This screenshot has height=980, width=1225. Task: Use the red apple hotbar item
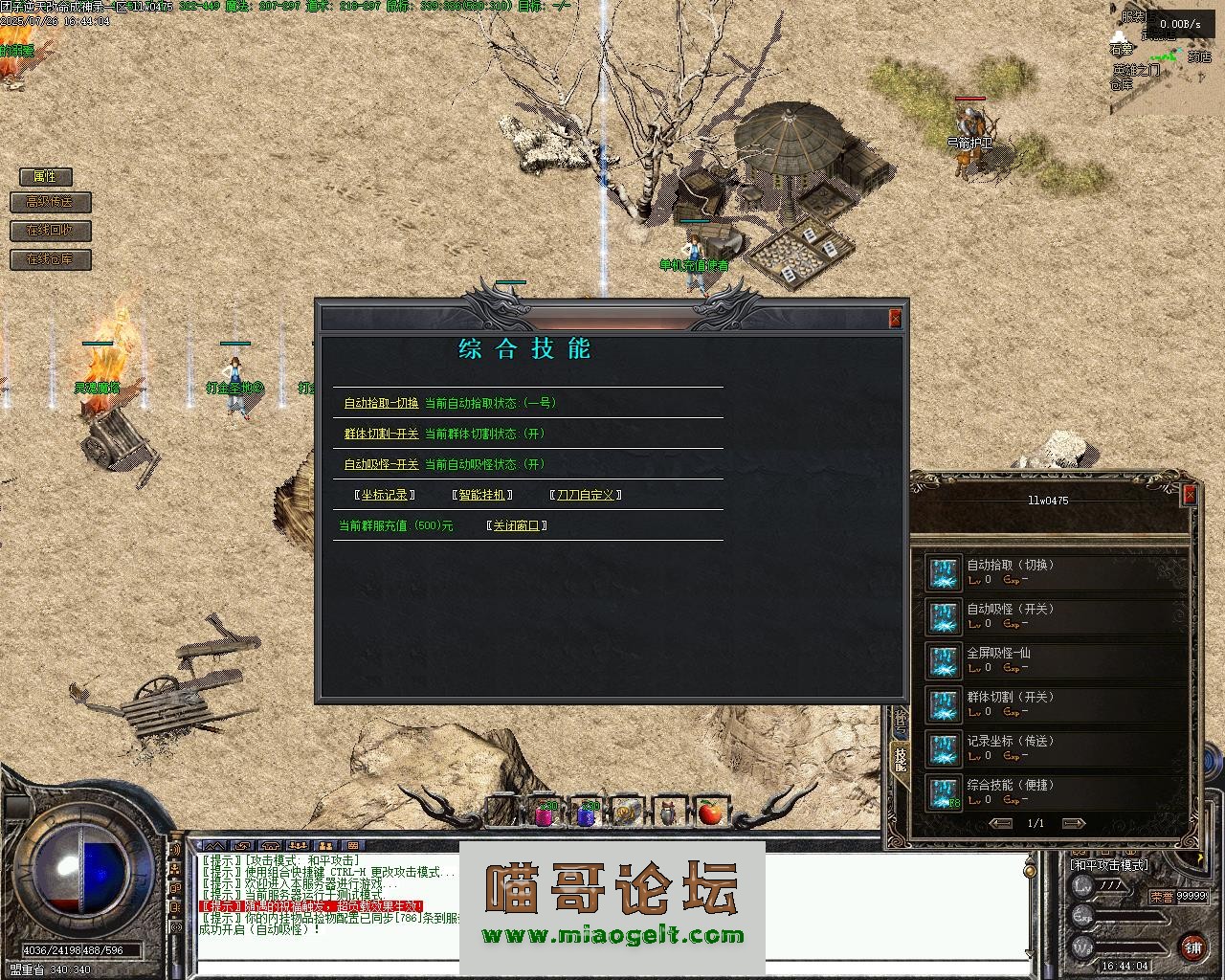point(709,813)
